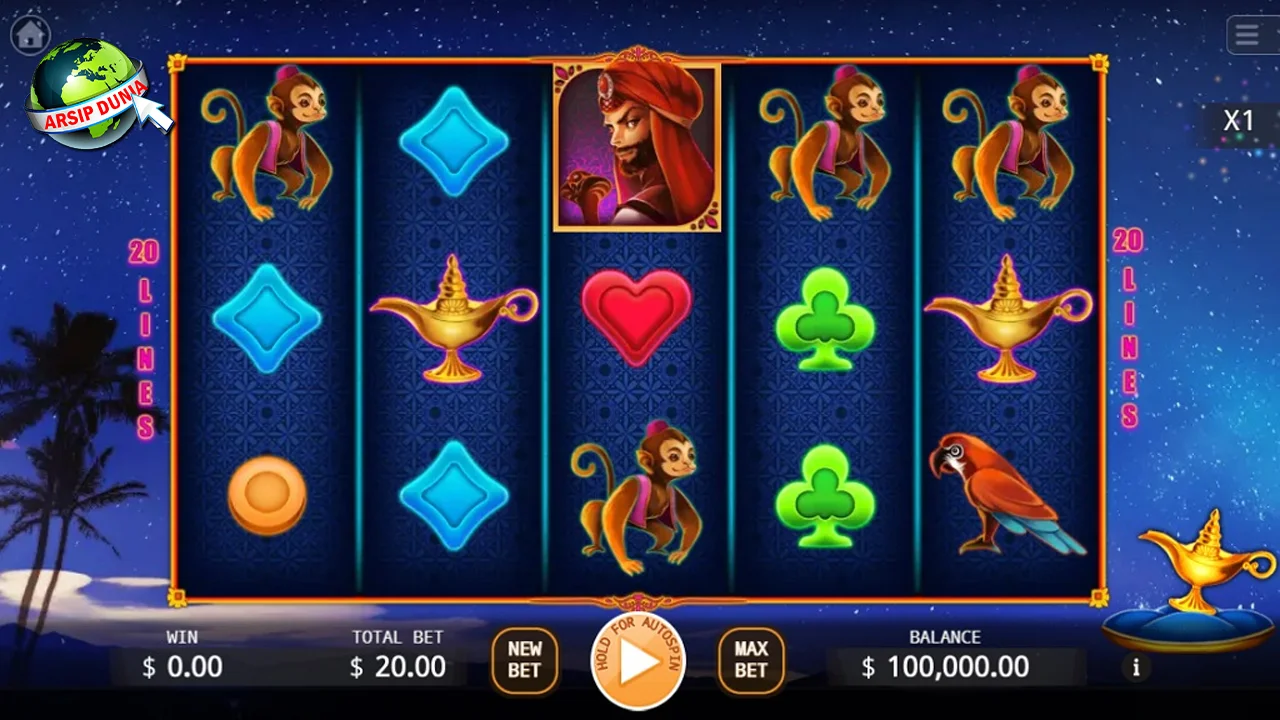Select the BALANCE display showing $100,000.00
Viewport: 1280px width, 720px height.
click(x=944, y=666)
